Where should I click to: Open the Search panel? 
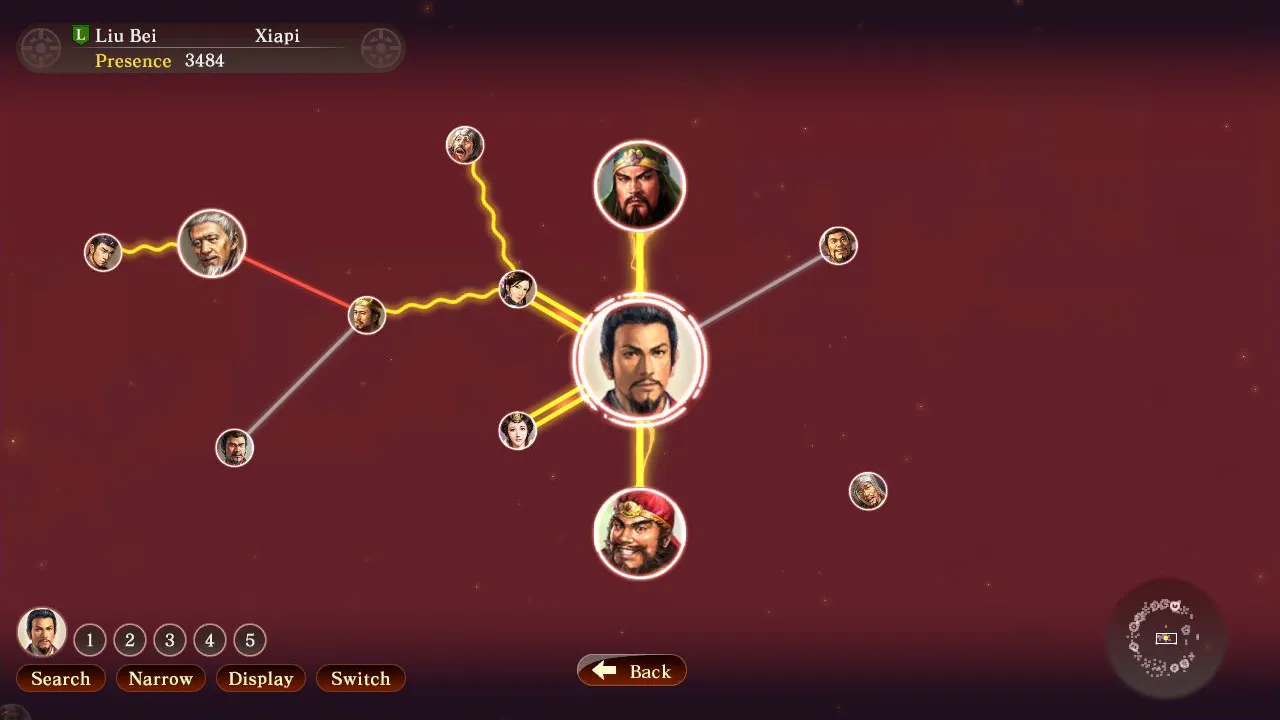click(60, 678)
